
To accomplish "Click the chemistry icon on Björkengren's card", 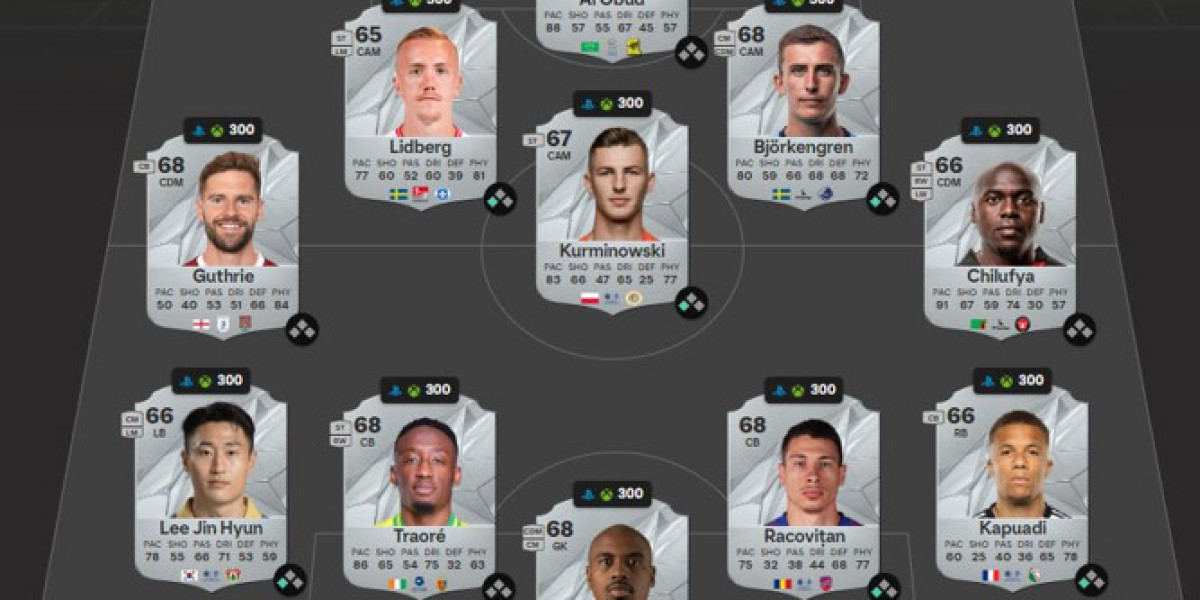I will 883,200.
